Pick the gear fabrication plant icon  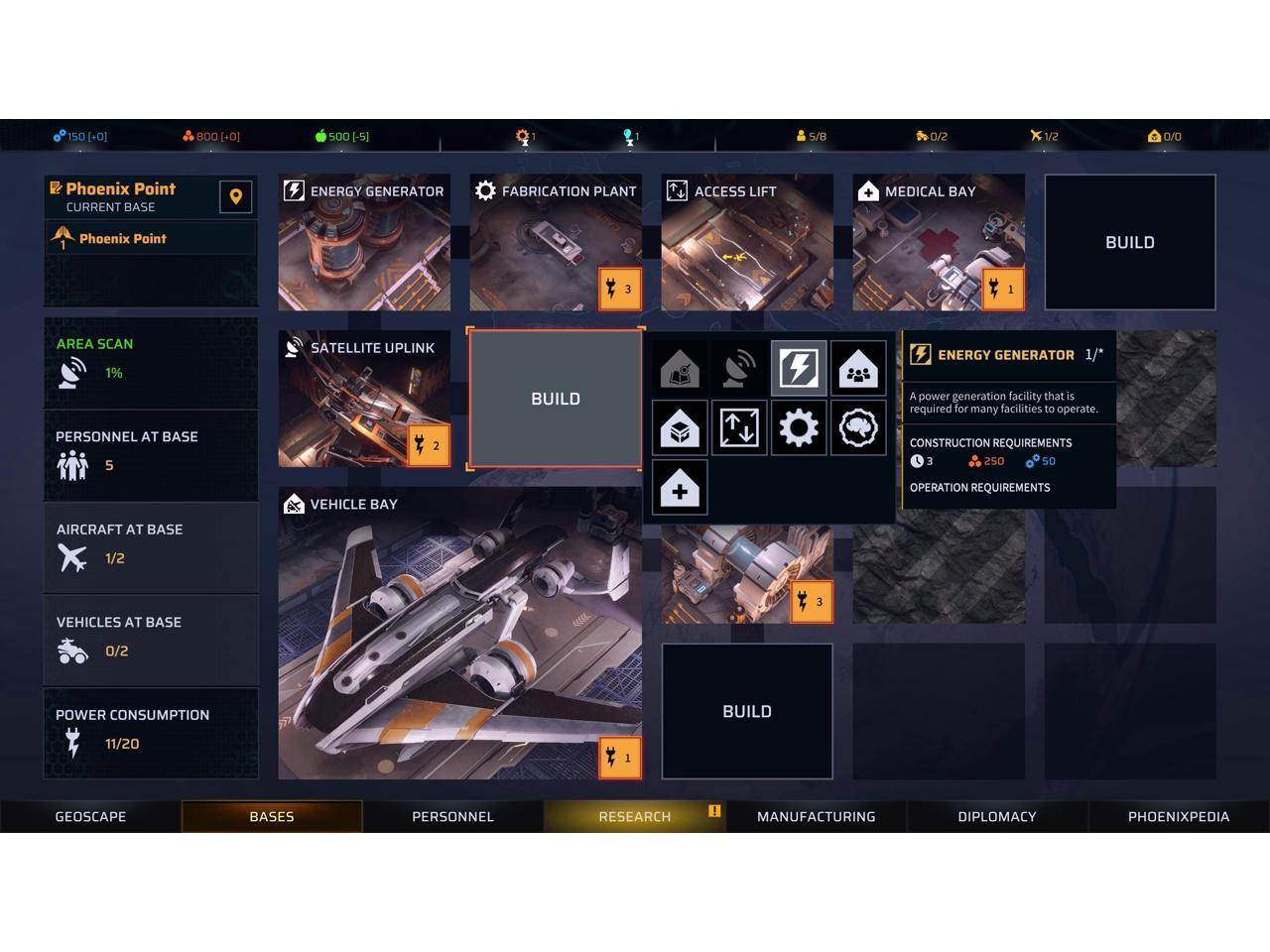click(x=799, y=427)
